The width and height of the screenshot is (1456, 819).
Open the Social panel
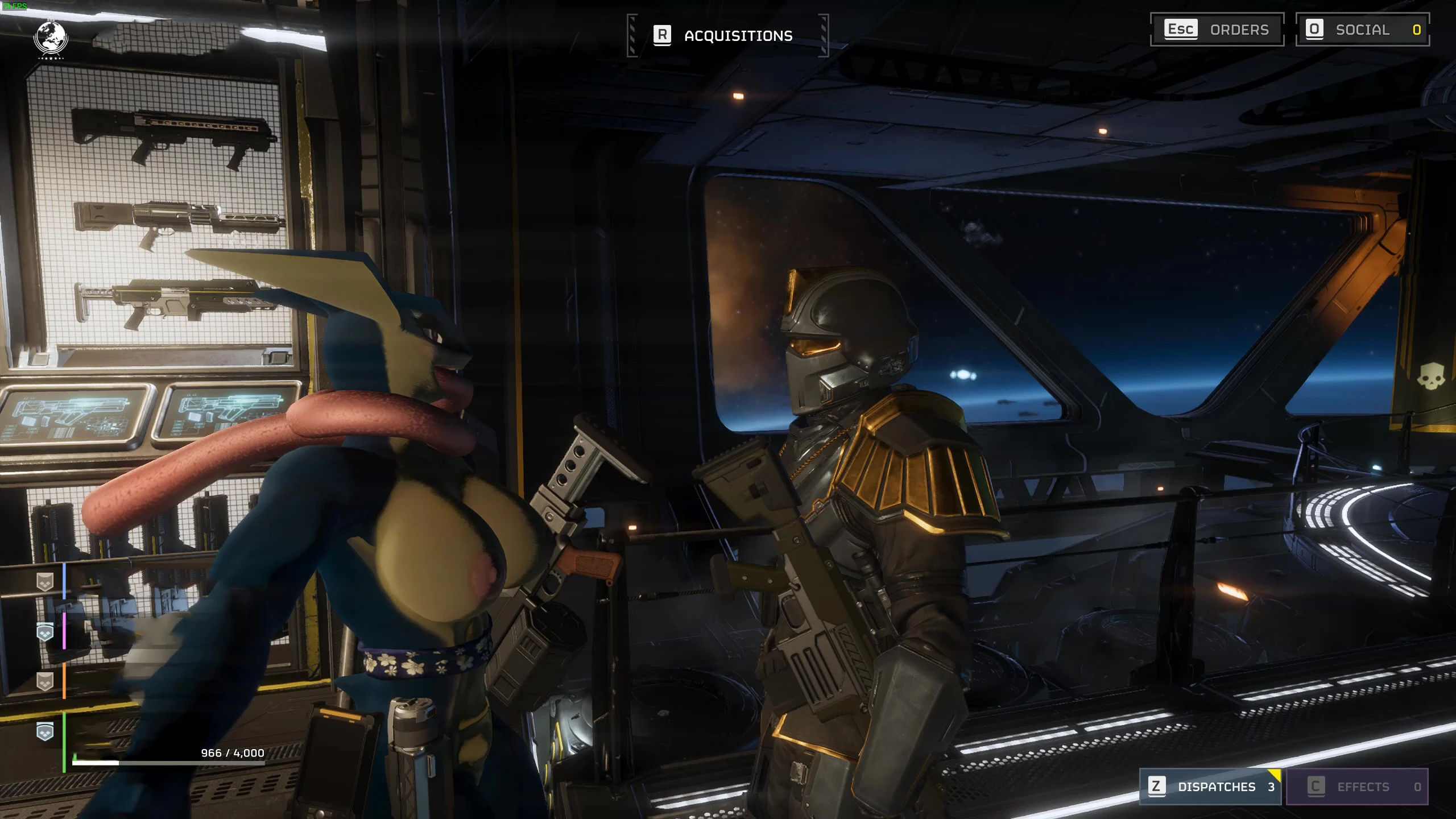click(x=1362, y=30)
